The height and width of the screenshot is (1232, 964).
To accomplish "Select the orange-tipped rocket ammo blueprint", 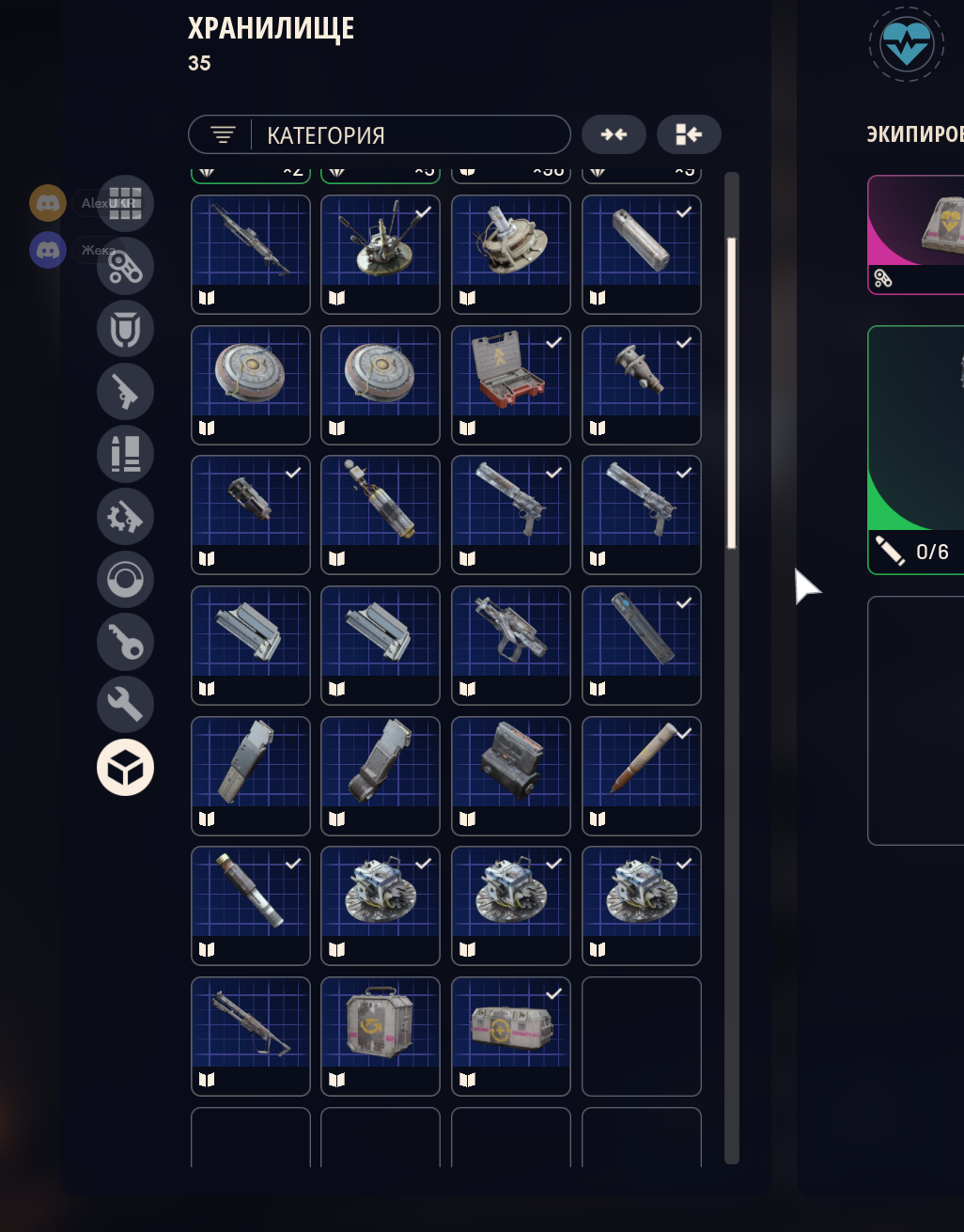I will click(642, 775).
